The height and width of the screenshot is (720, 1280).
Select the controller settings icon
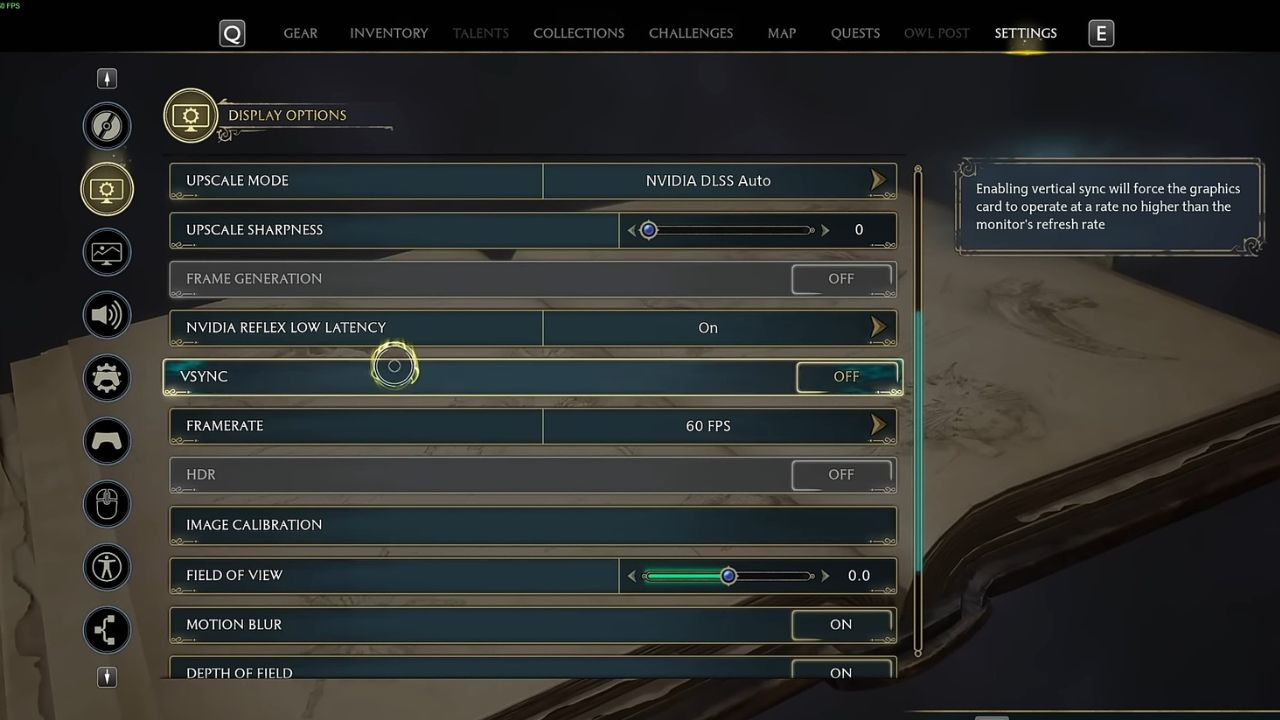tap(107, 441)
